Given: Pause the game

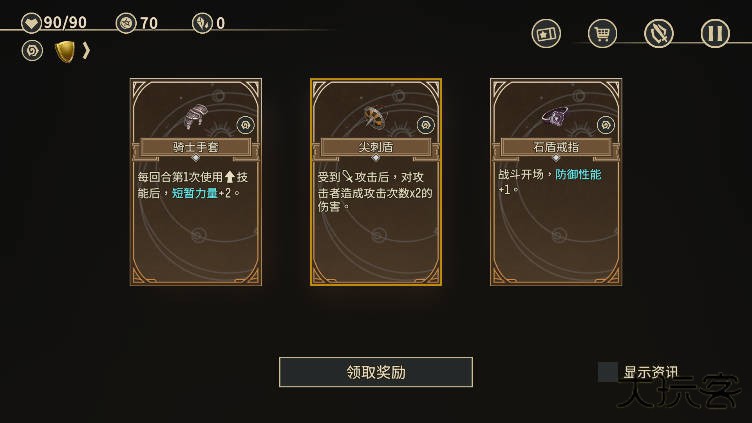Looking at the screenshot, I should click(715, 34).
